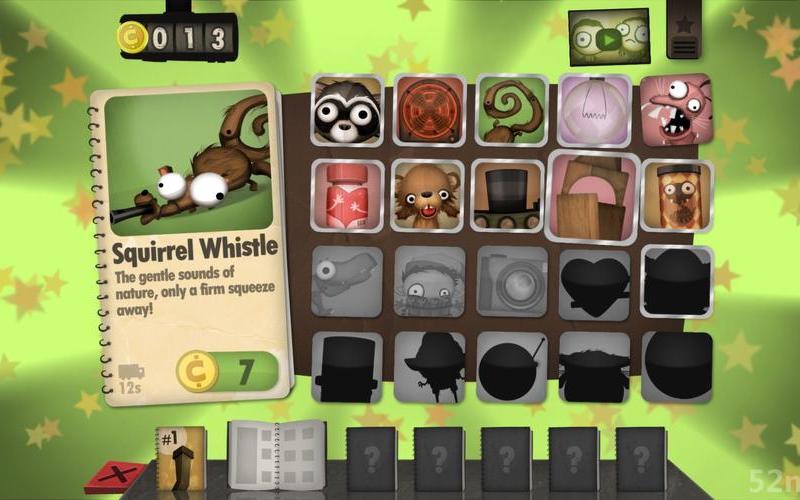Select the greyed-out pirate toy item
The image size is (800, 500).
(x=428, y=283)
